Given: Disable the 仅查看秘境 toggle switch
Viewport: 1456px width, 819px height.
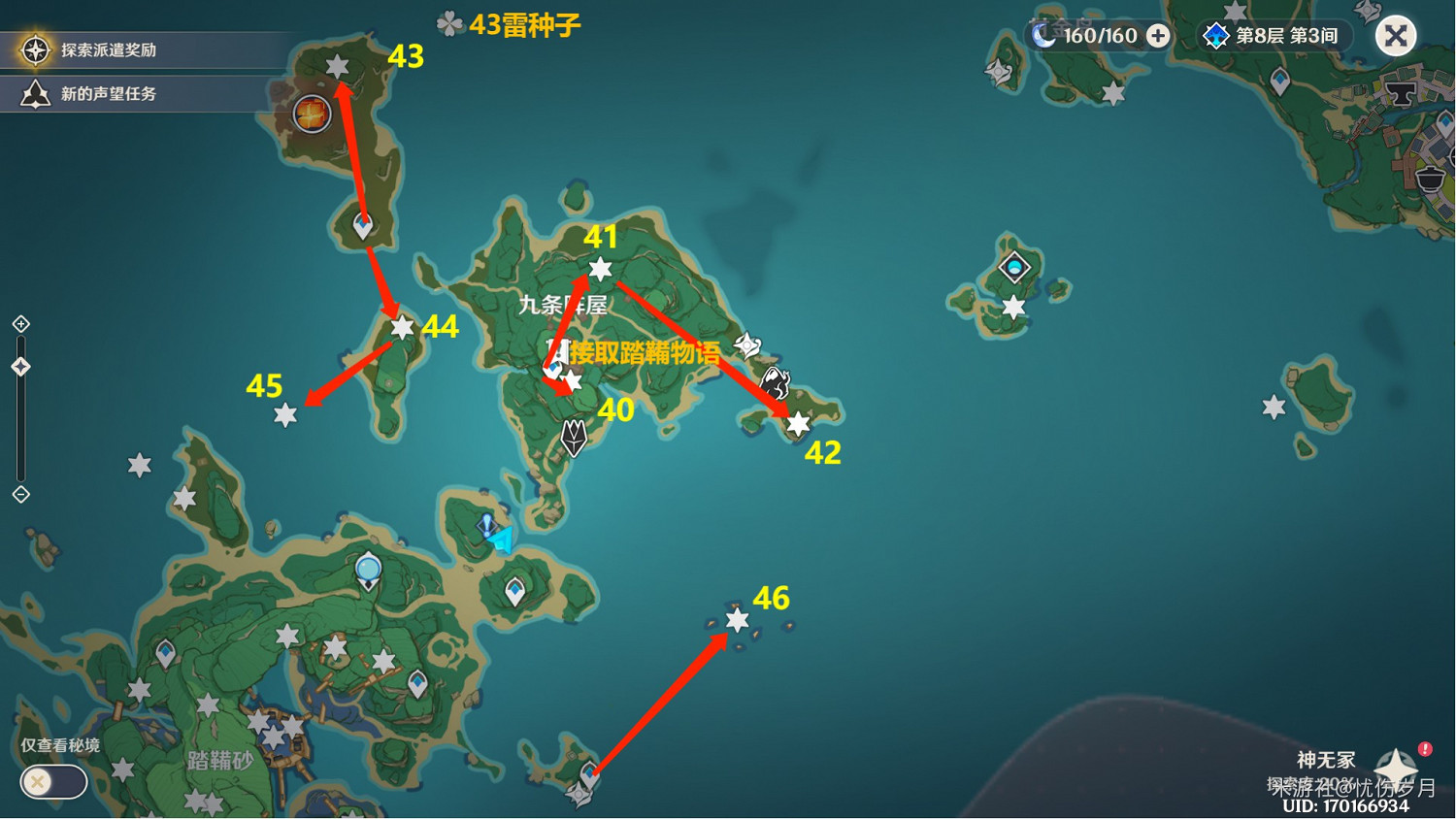Looking at the screenshot, I should click(52, 782).
